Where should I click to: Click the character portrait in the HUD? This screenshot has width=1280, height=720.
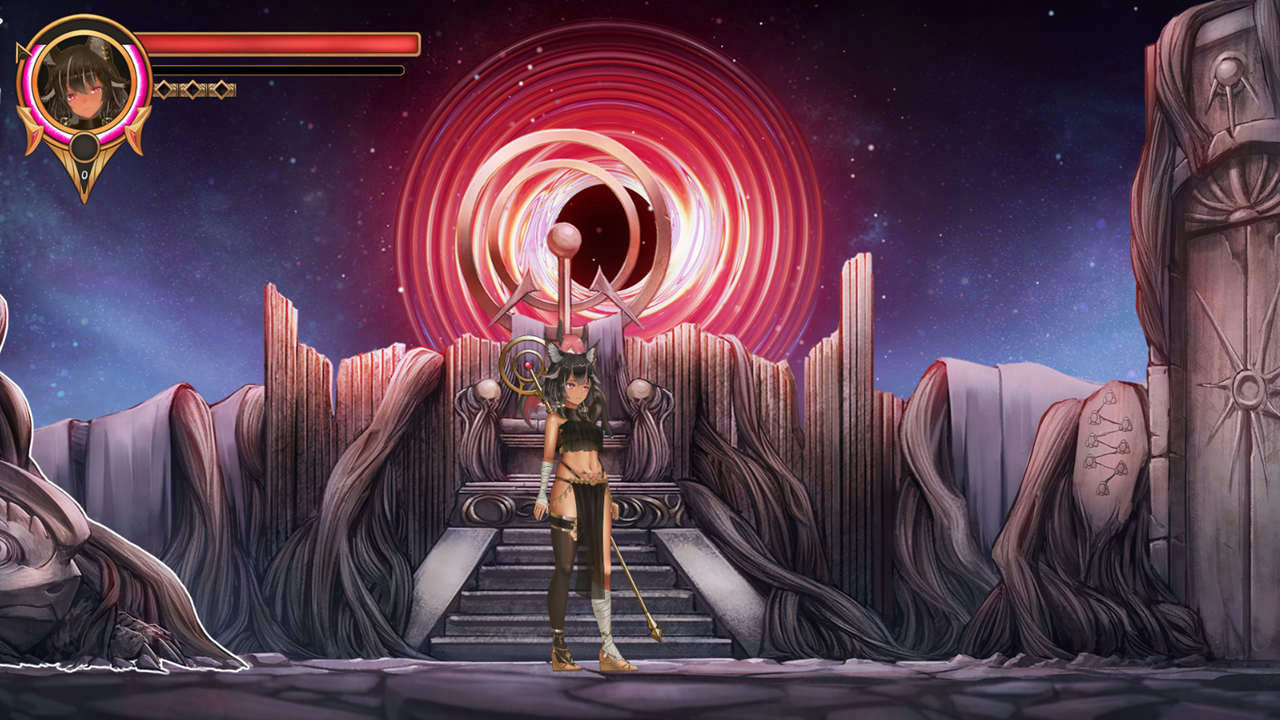[x=83, y=83]
